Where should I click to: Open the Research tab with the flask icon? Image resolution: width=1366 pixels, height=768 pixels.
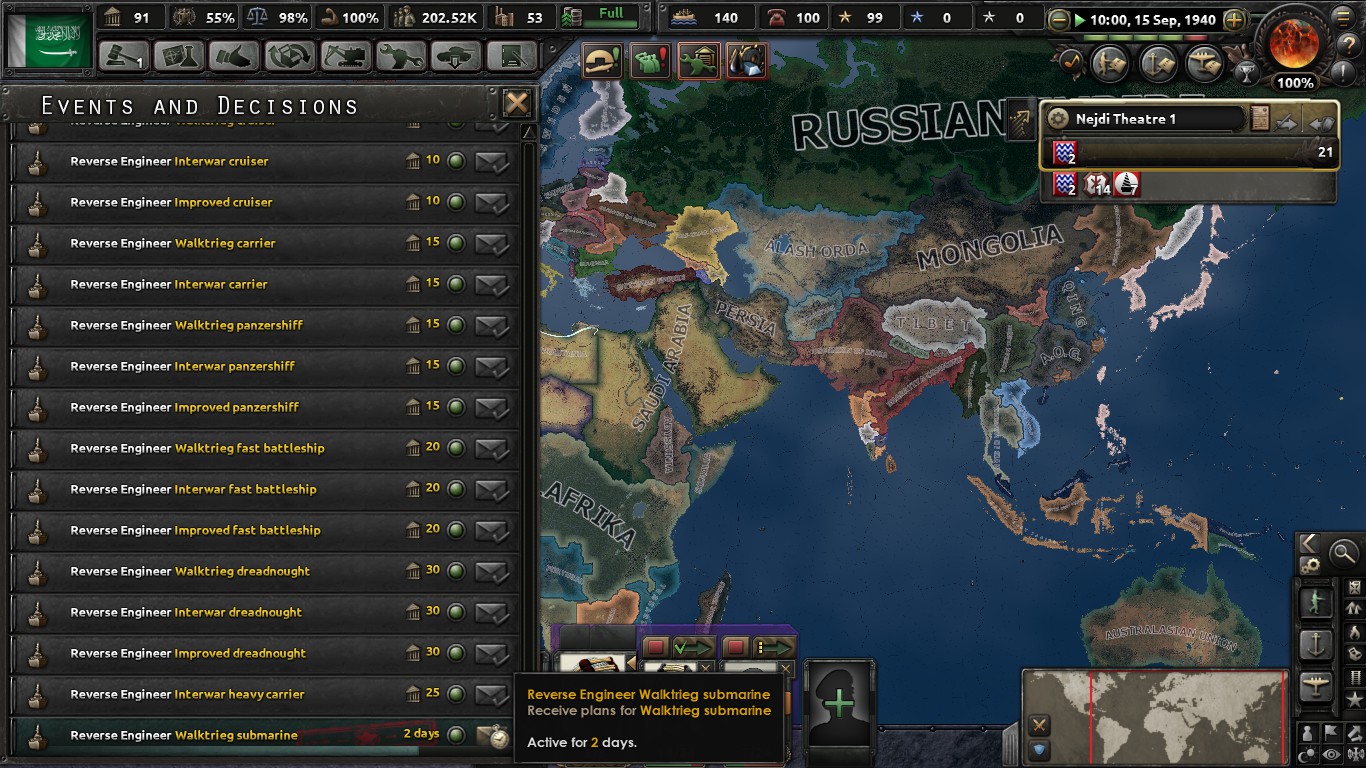click(x=178, y=57)
